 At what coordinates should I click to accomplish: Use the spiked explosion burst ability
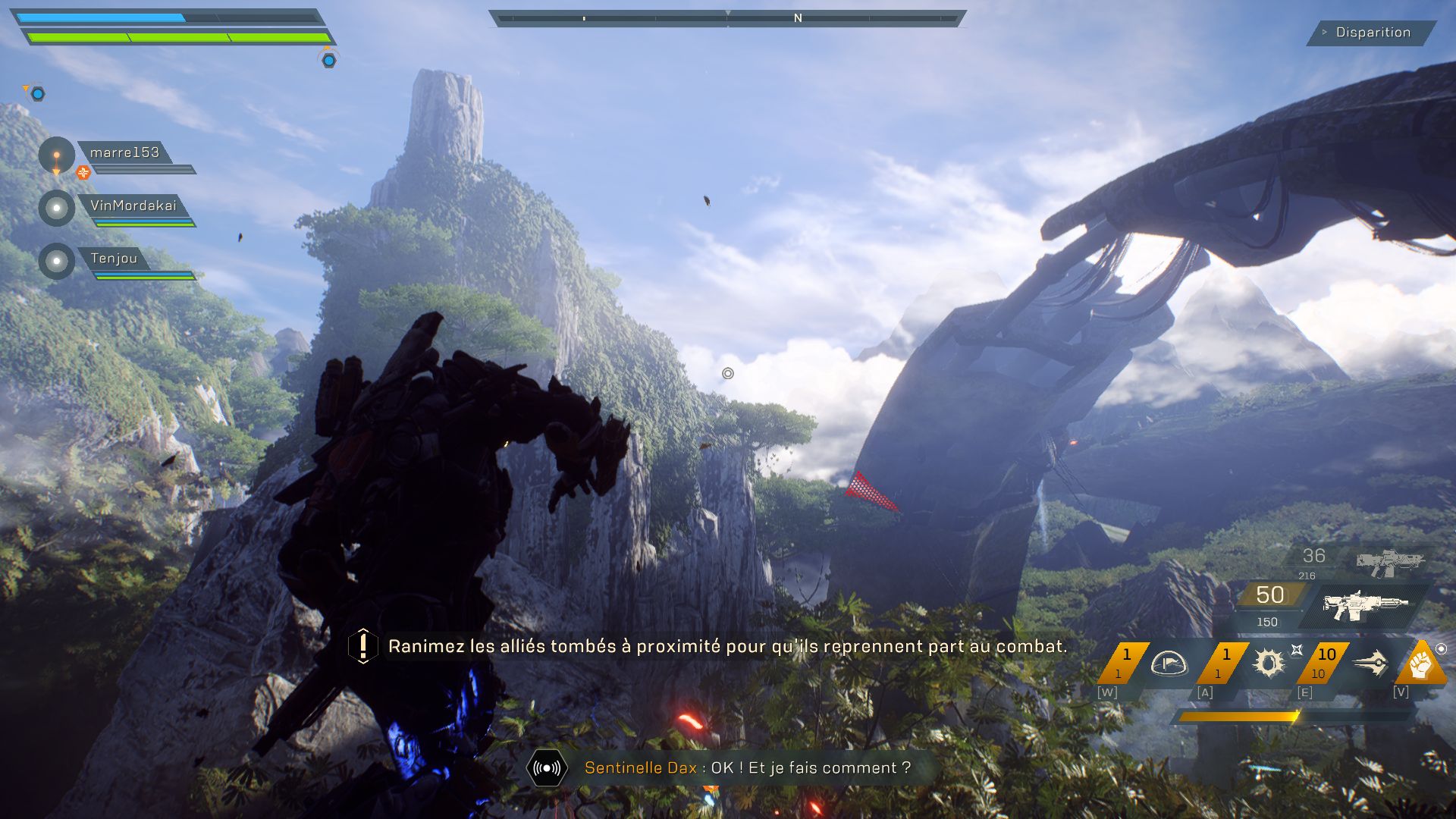(x=1269, y=664)
